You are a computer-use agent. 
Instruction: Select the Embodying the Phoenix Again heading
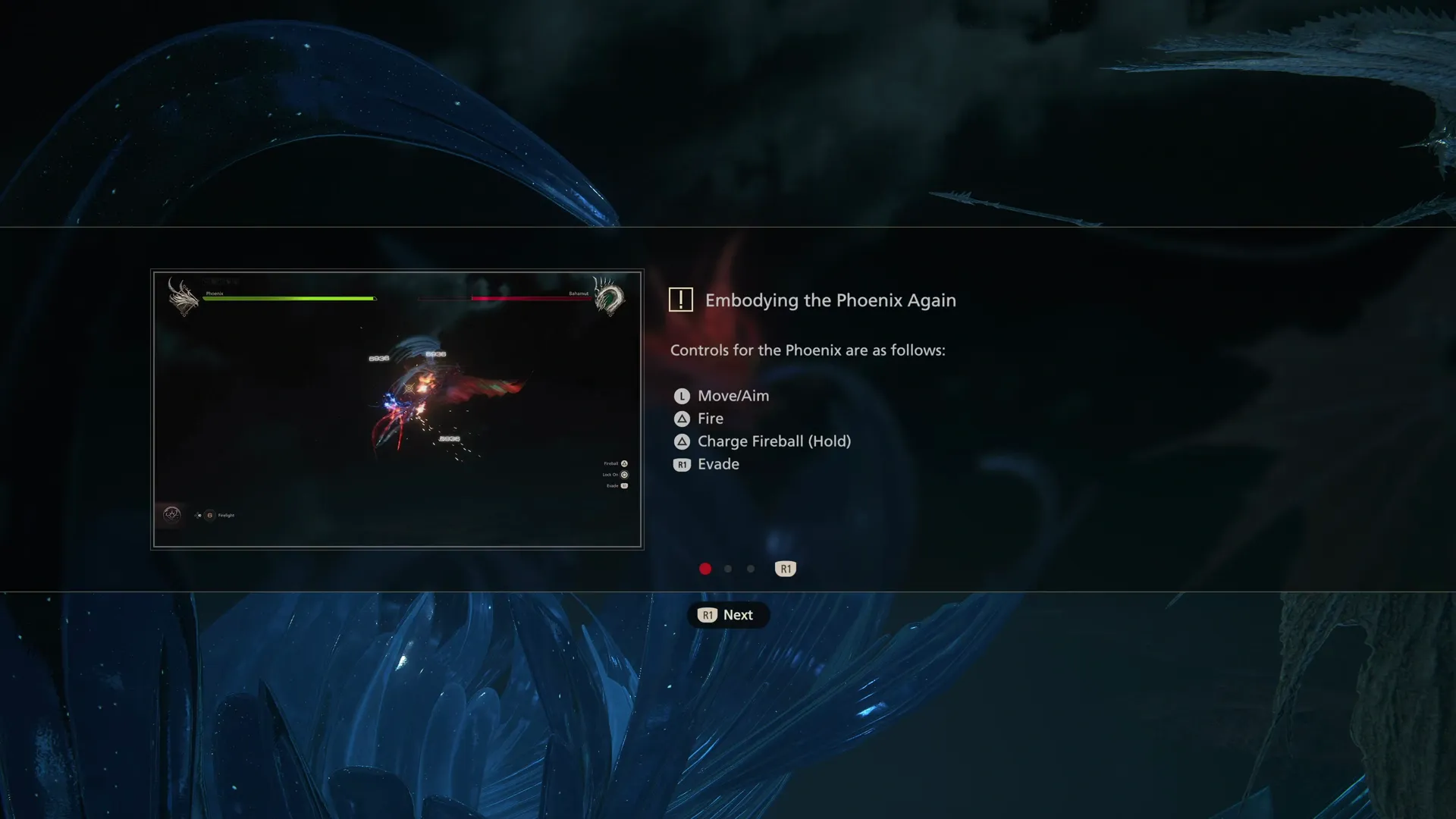click(831, 300)
